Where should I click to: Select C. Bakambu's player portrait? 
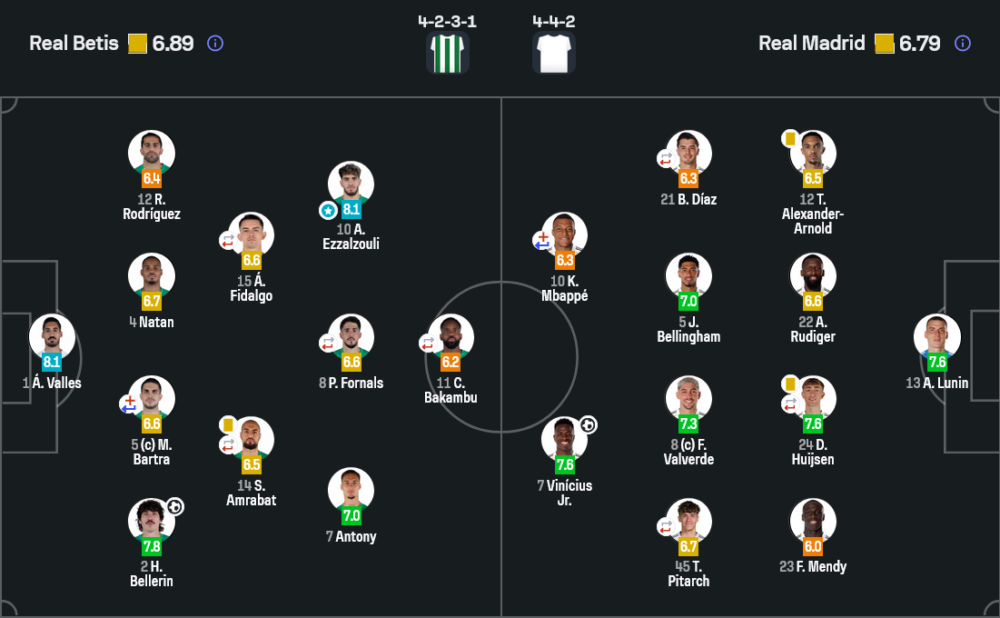click(x=451, y=338)
